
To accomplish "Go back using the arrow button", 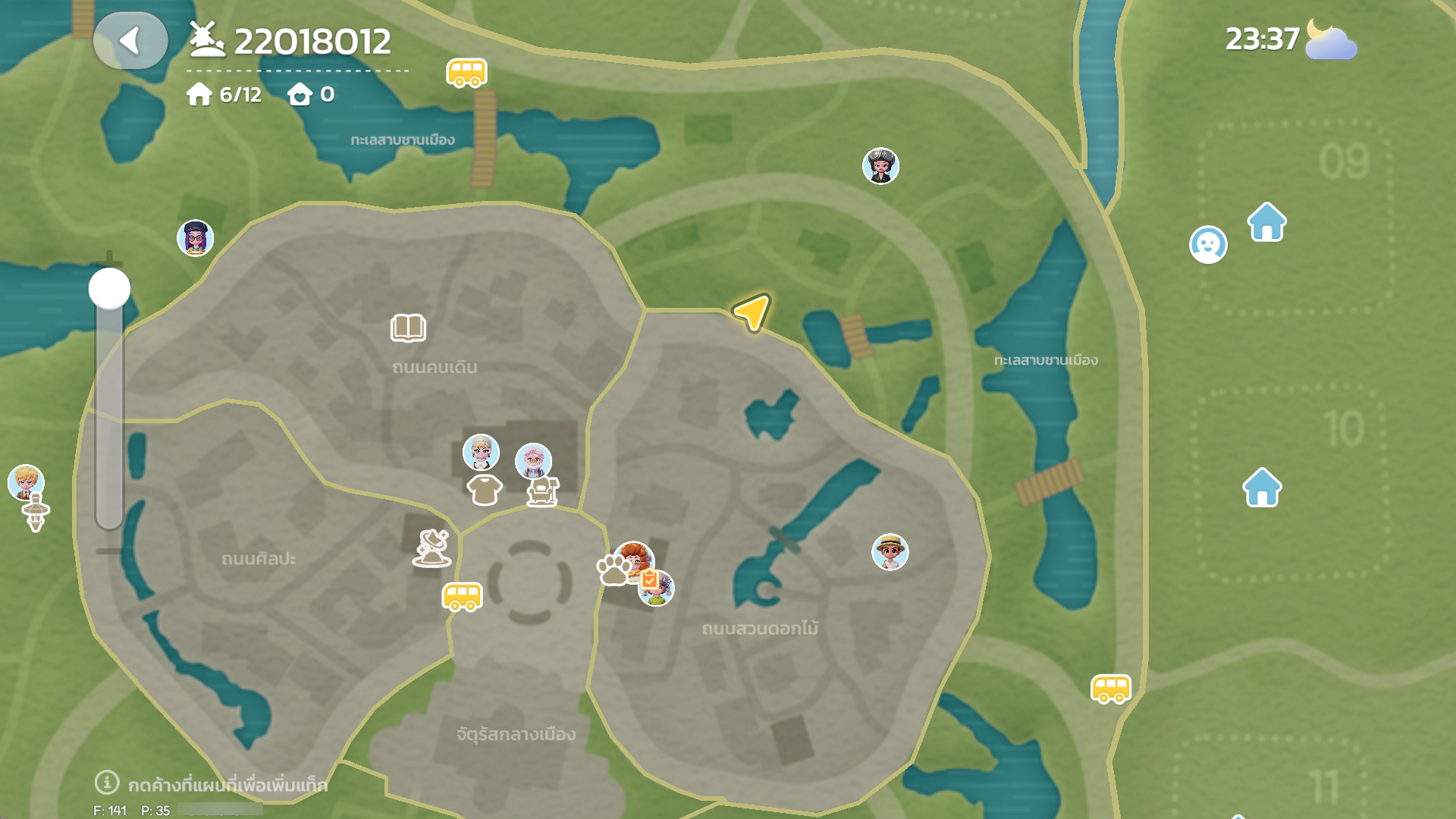I will point(130,41).
